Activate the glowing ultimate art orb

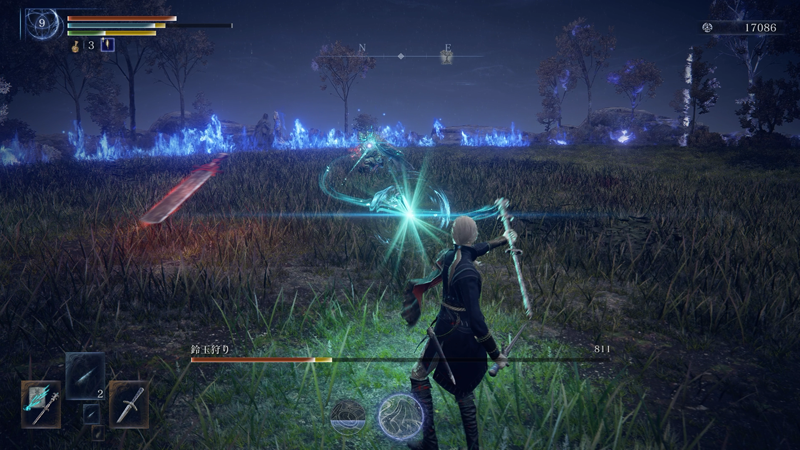[400, 415]
